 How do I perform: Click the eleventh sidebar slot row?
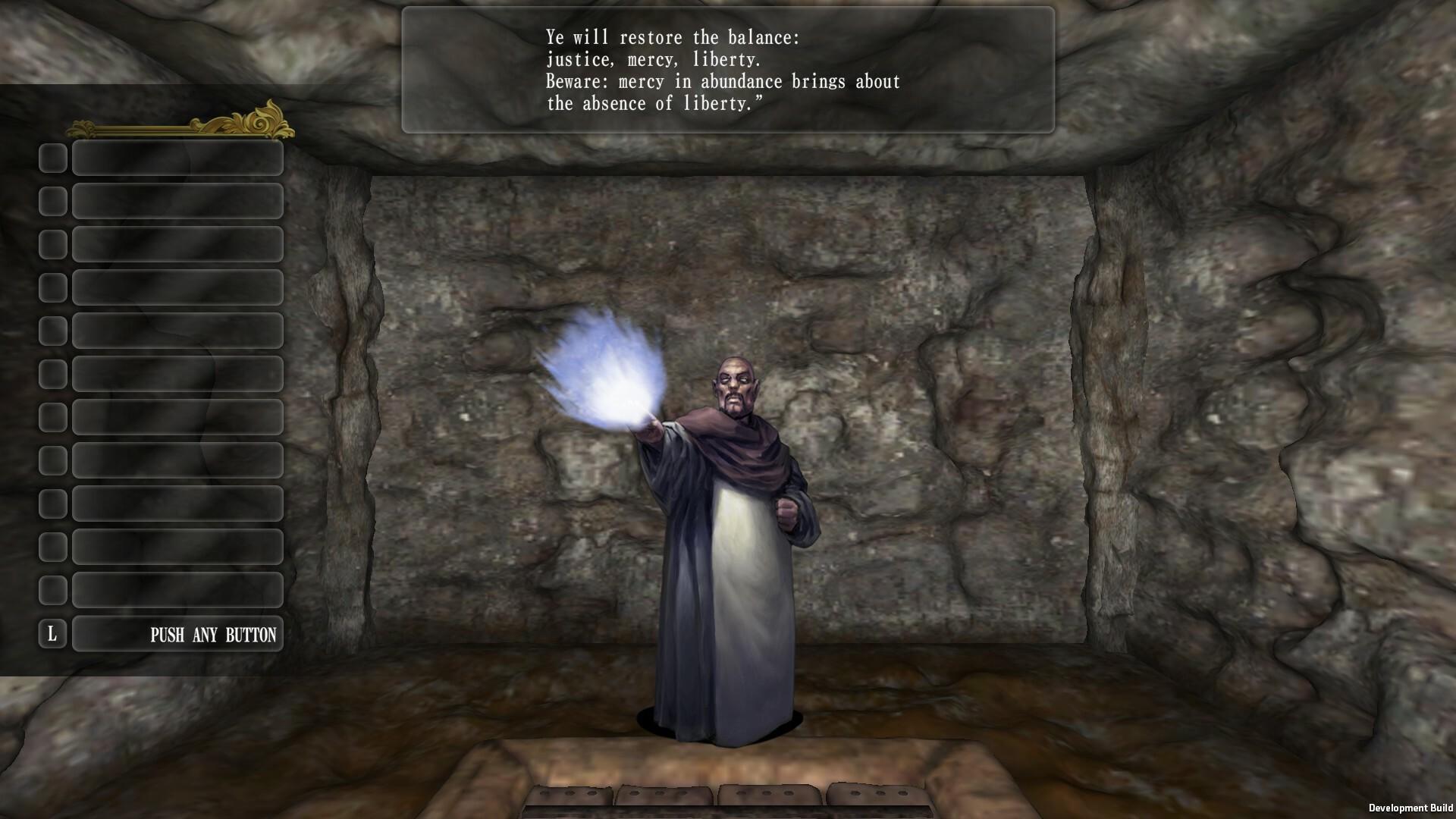177,589
